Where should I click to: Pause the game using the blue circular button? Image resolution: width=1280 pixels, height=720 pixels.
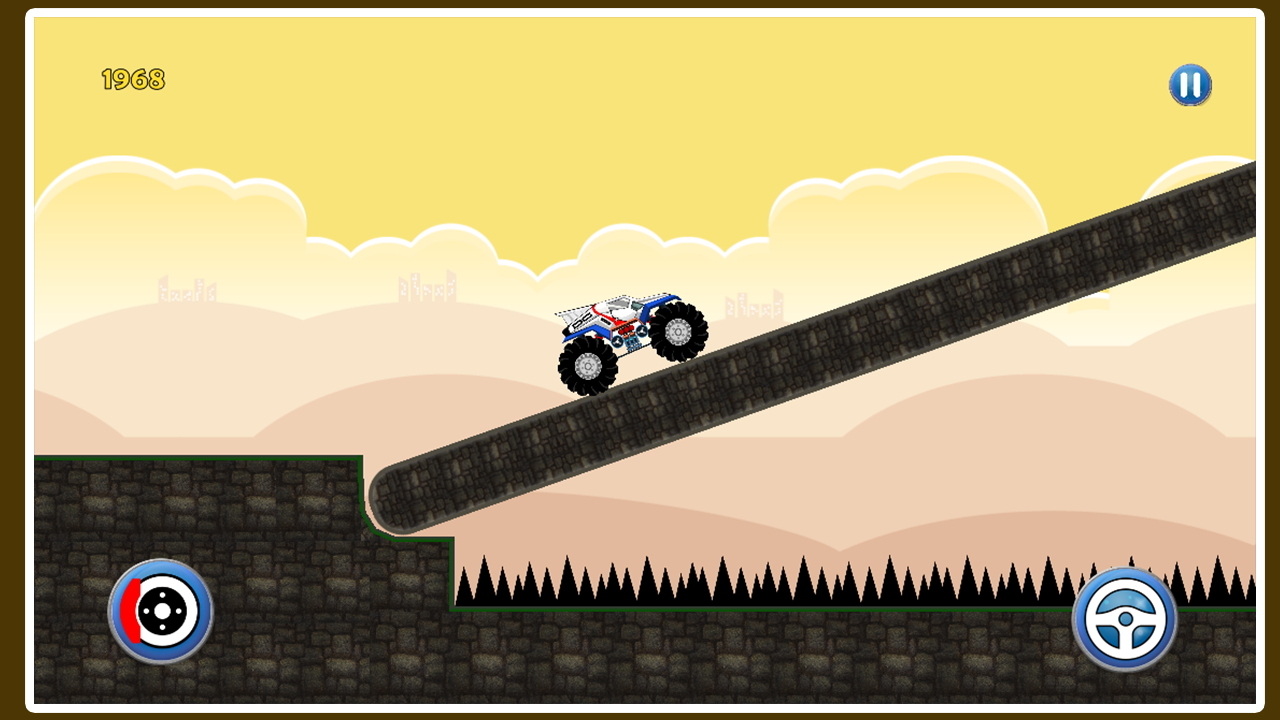pyautogui.click(x=1190, y=86)
